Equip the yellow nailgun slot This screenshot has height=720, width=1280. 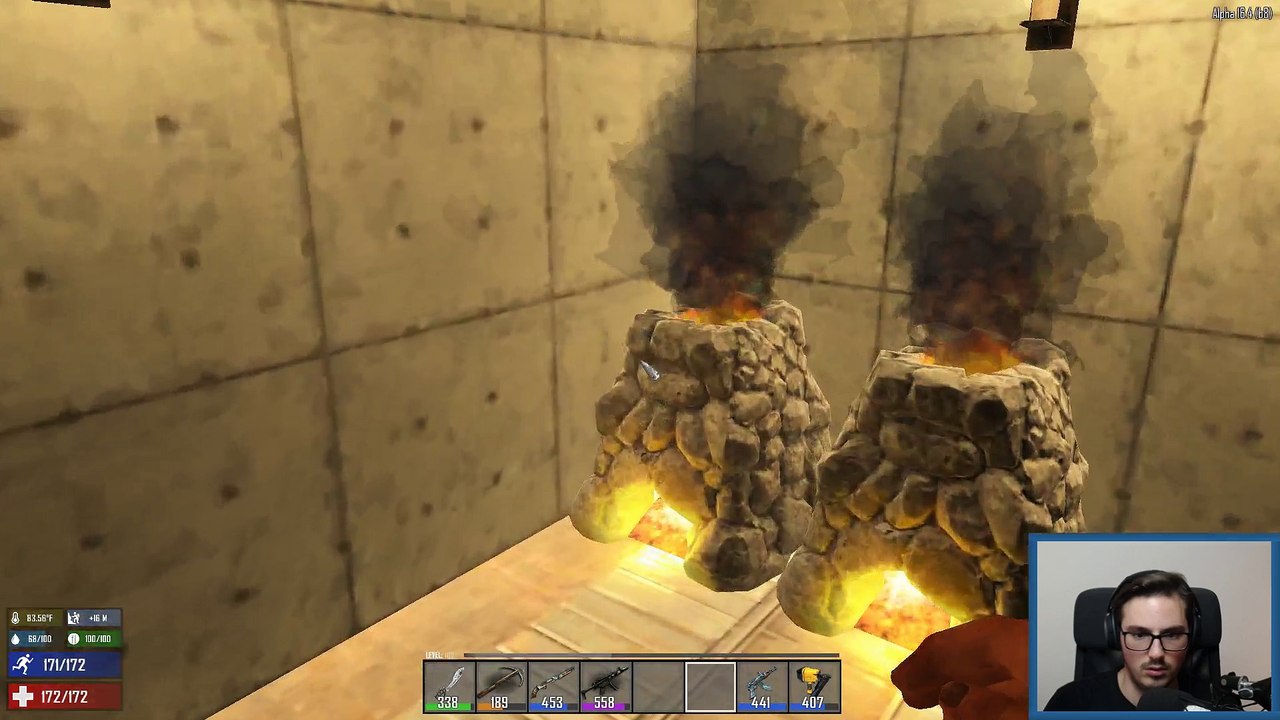pyautogui.click(x=814, y=687)
